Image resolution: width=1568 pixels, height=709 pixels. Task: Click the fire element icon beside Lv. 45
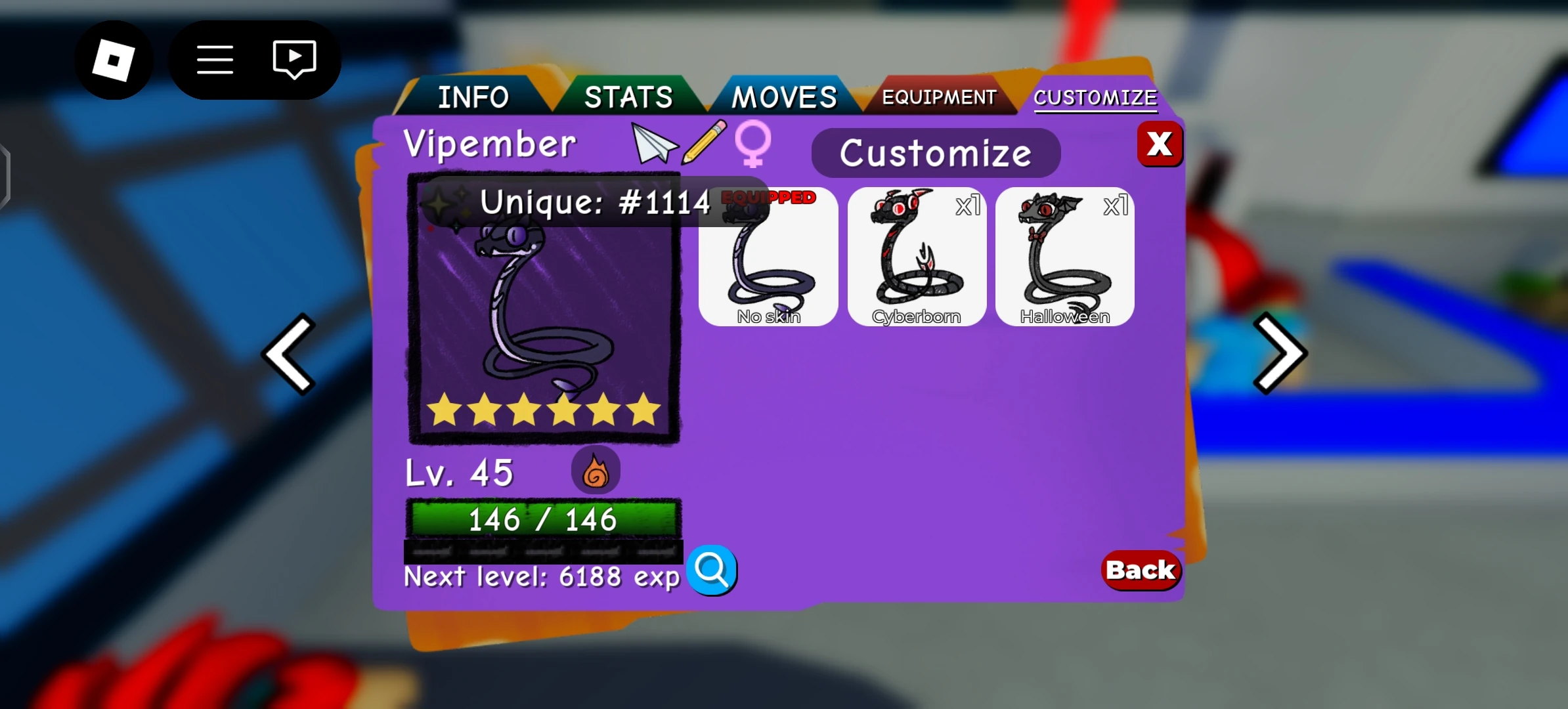pos(596,470)
